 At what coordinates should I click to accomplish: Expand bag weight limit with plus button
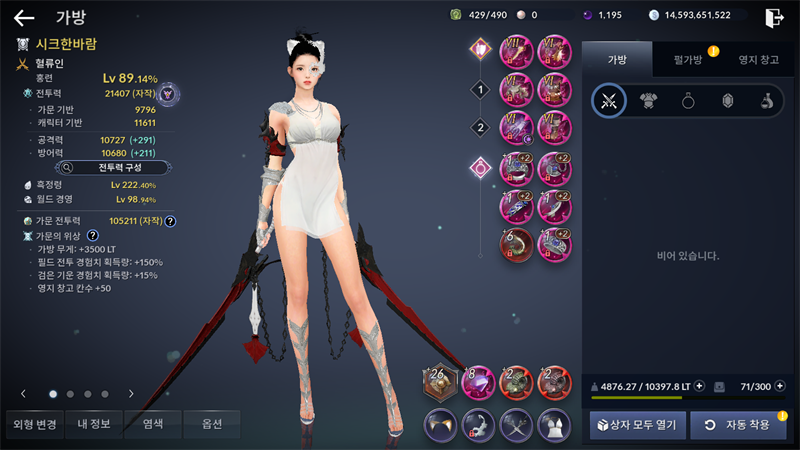point(699,386)
